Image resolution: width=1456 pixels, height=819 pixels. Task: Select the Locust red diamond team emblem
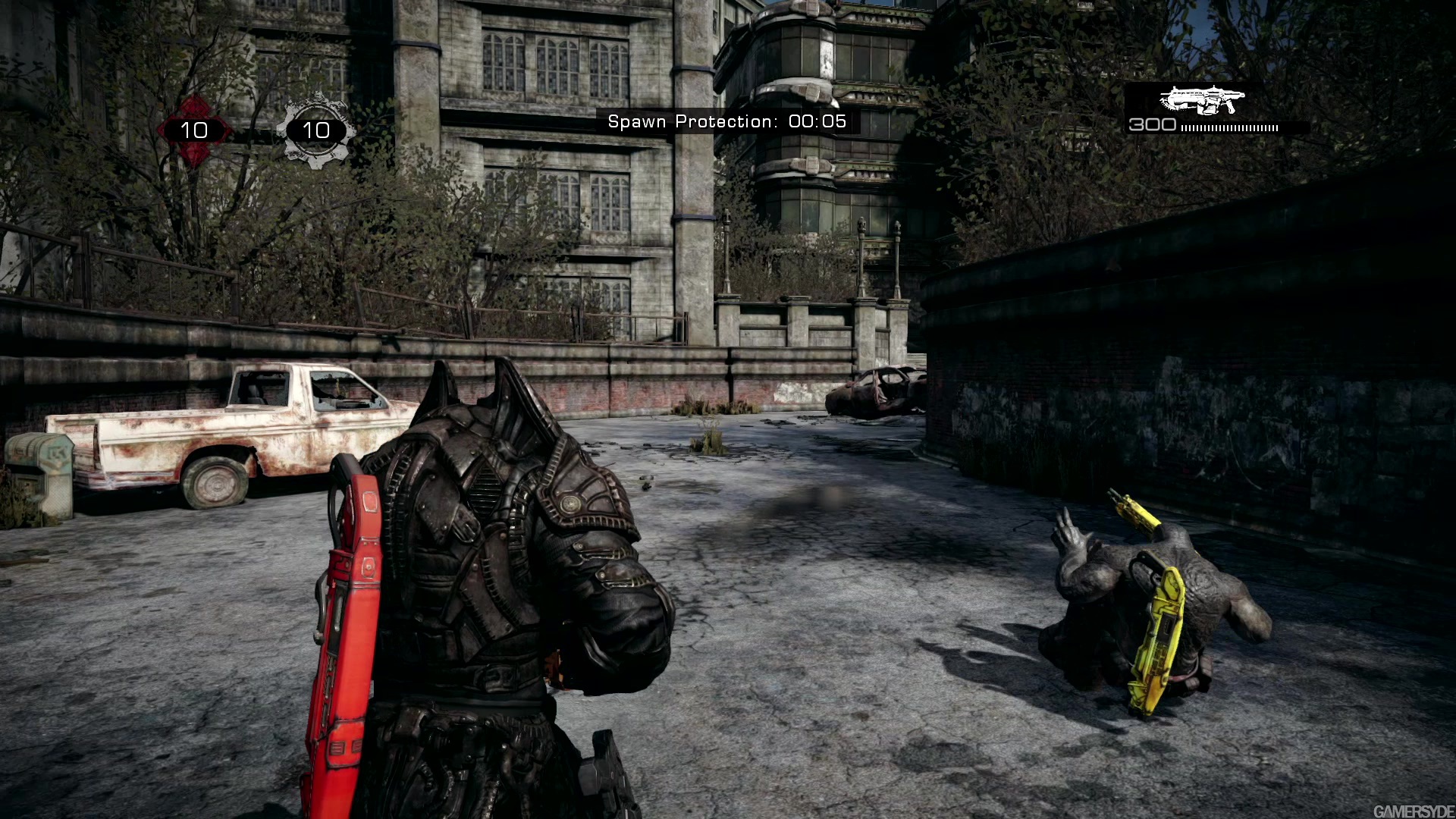196,129
